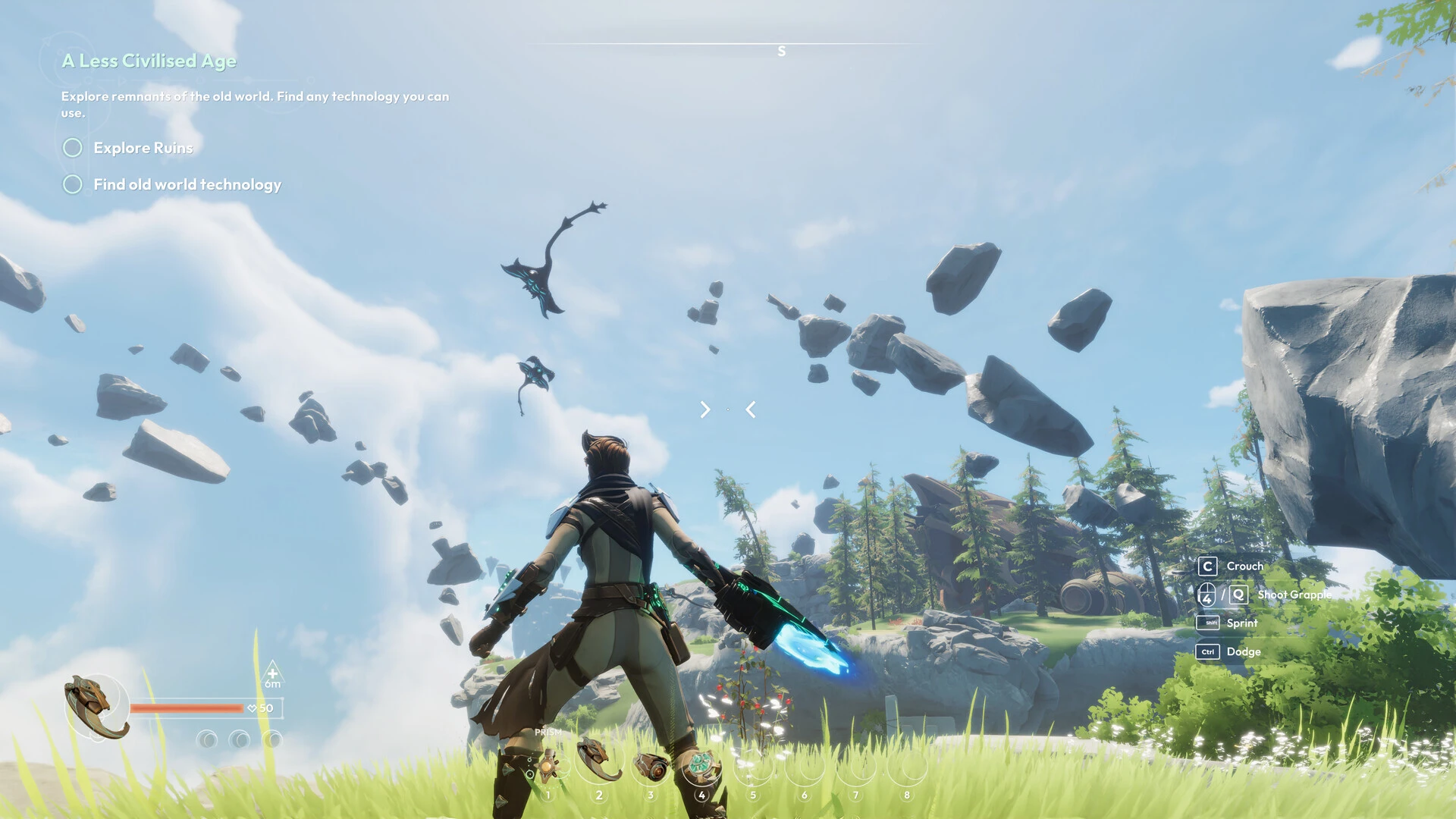Check the Find old world technology objective circle
The height and width of the screenshot is (819, 1456).
(x=73, y=184)
